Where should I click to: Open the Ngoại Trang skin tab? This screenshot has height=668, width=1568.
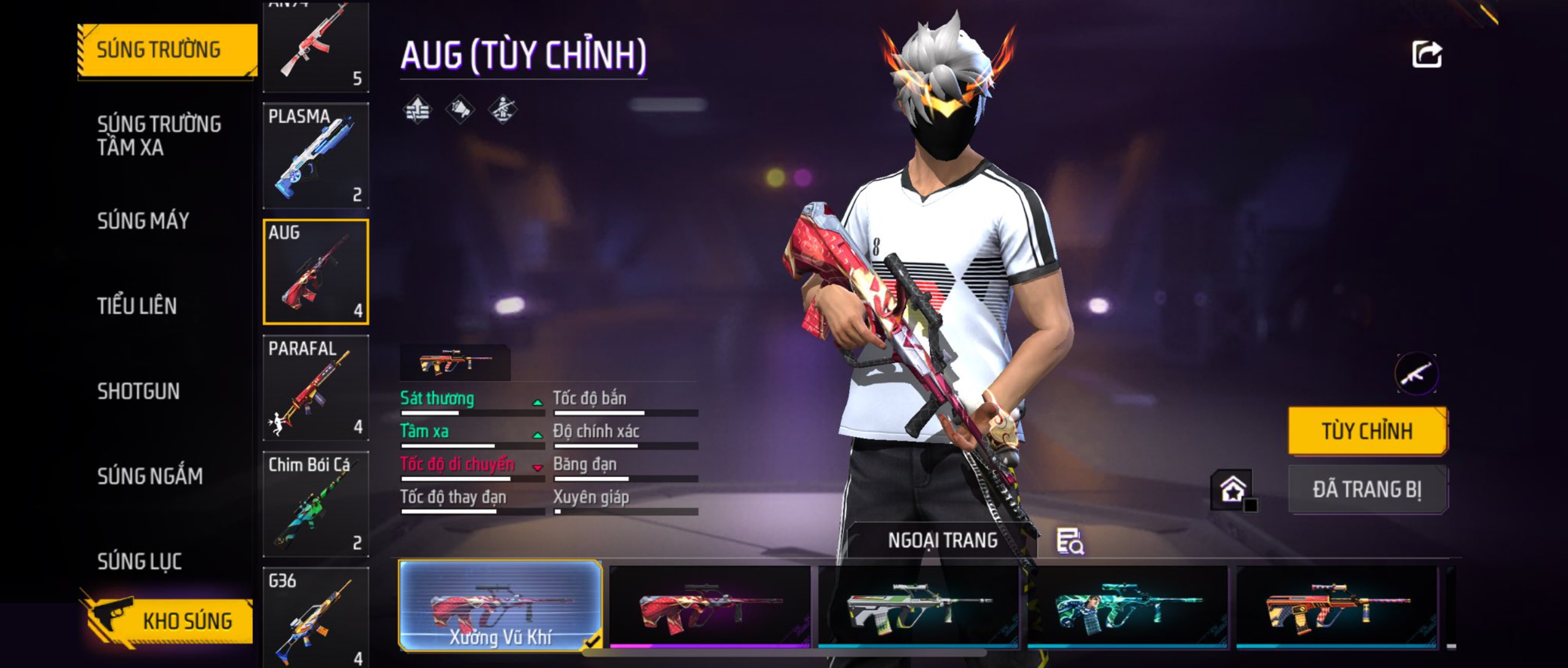coord(942,541)
